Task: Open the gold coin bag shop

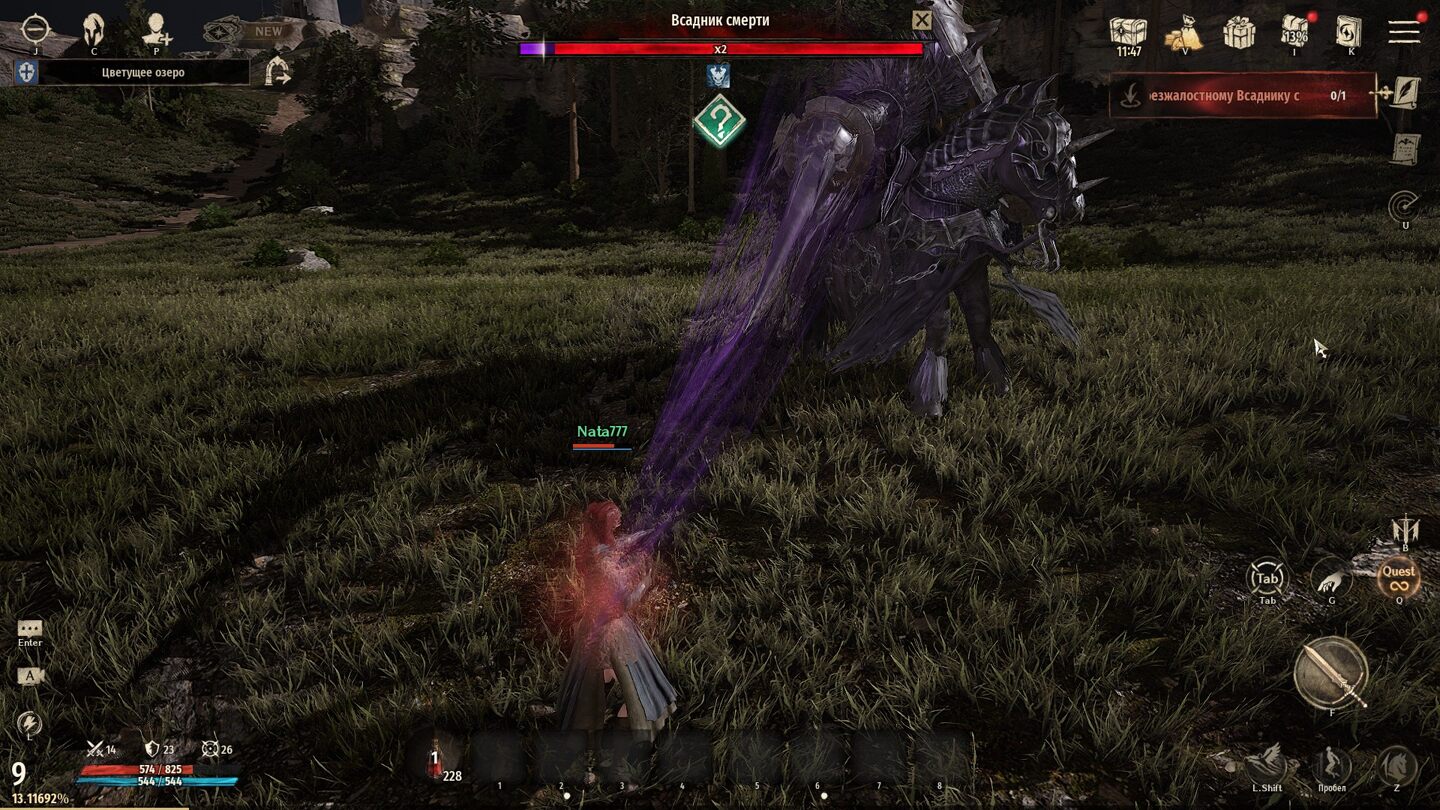Action: pos(1182,32)
